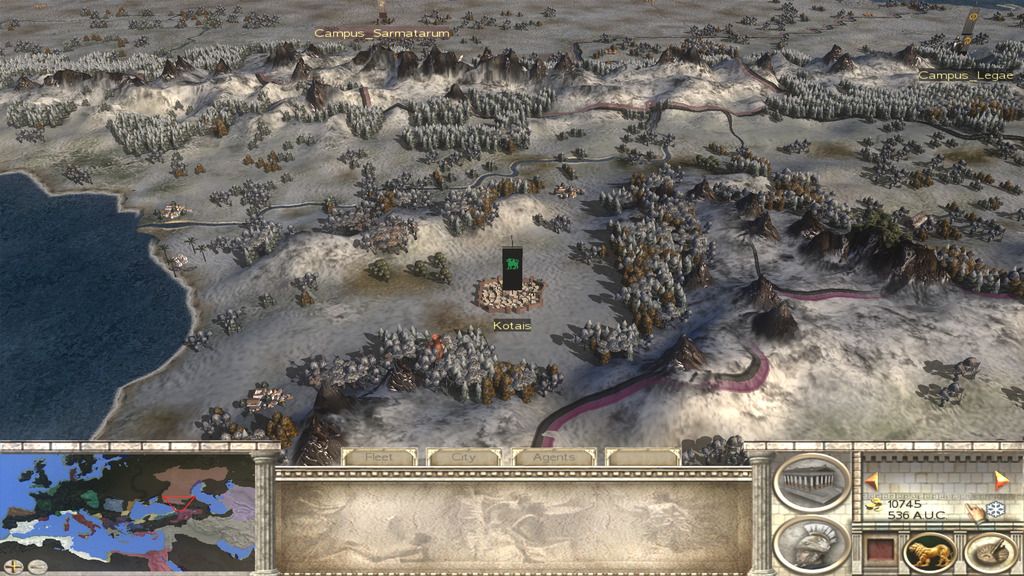The height and width of the screenshot is (576, 1024).
Task: Switch to the City tab
Action: pos(464,457)
